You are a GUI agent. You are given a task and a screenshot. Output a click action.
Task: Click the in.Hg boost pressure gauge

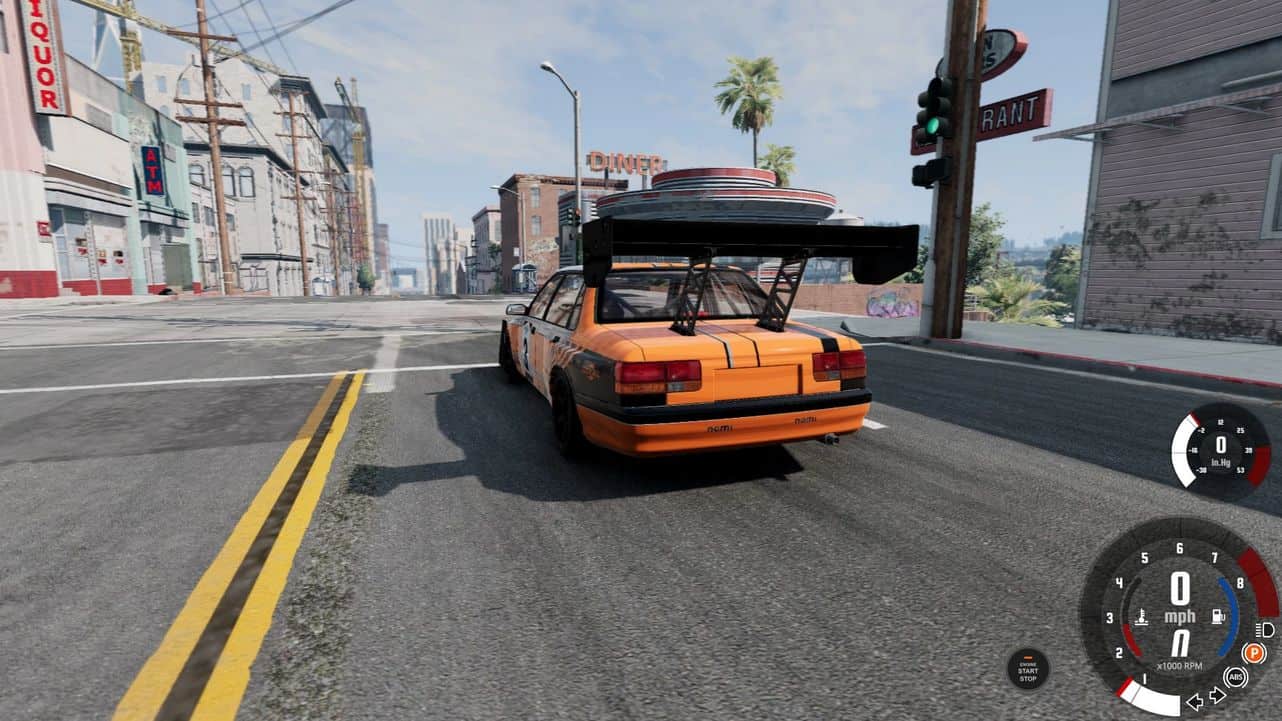tap(1220, 451)
